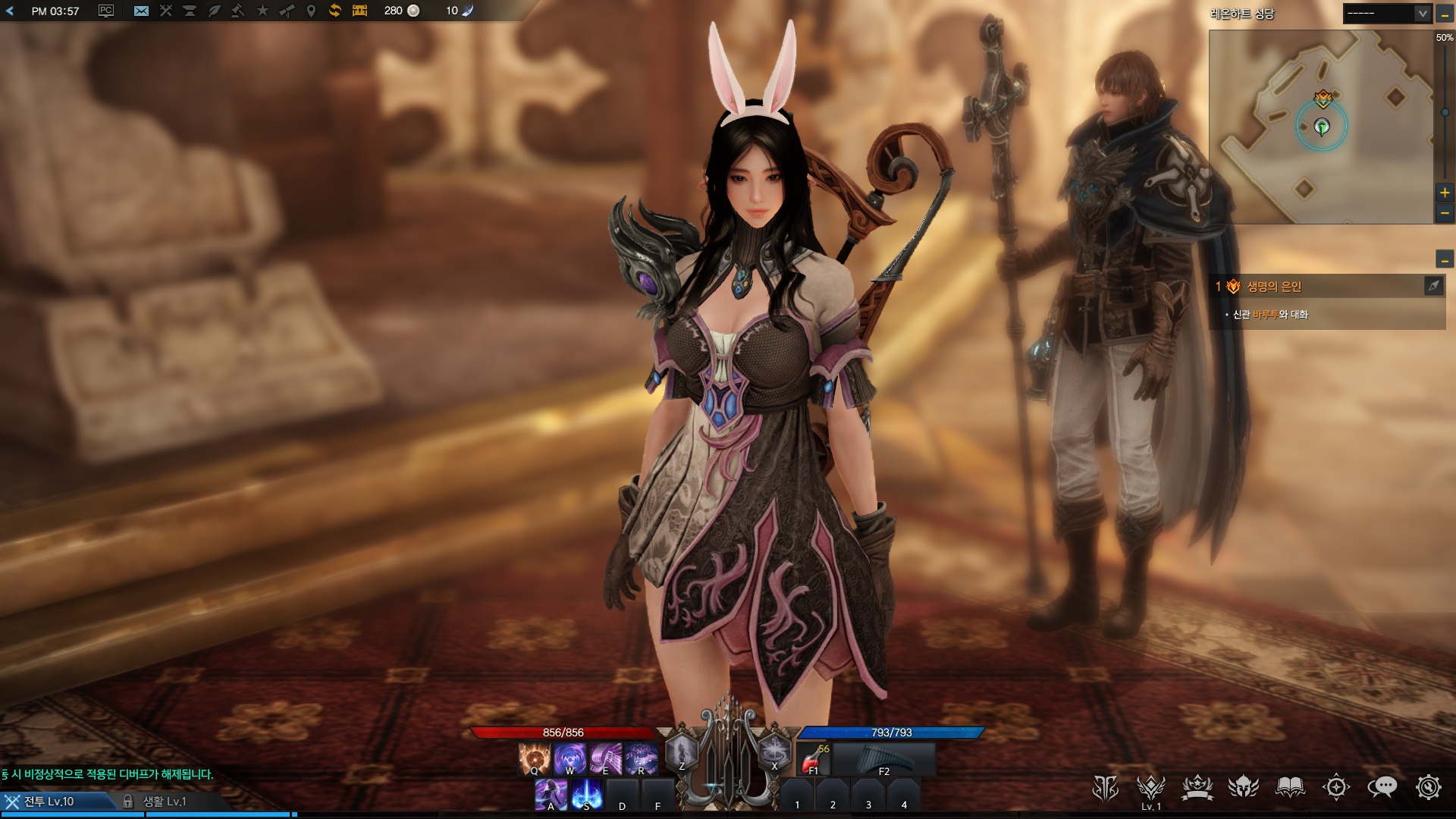The height and width of the screenshot is (819, 1456).
Task: Open the auction gavel icon
Action: [x=237, y=11]
